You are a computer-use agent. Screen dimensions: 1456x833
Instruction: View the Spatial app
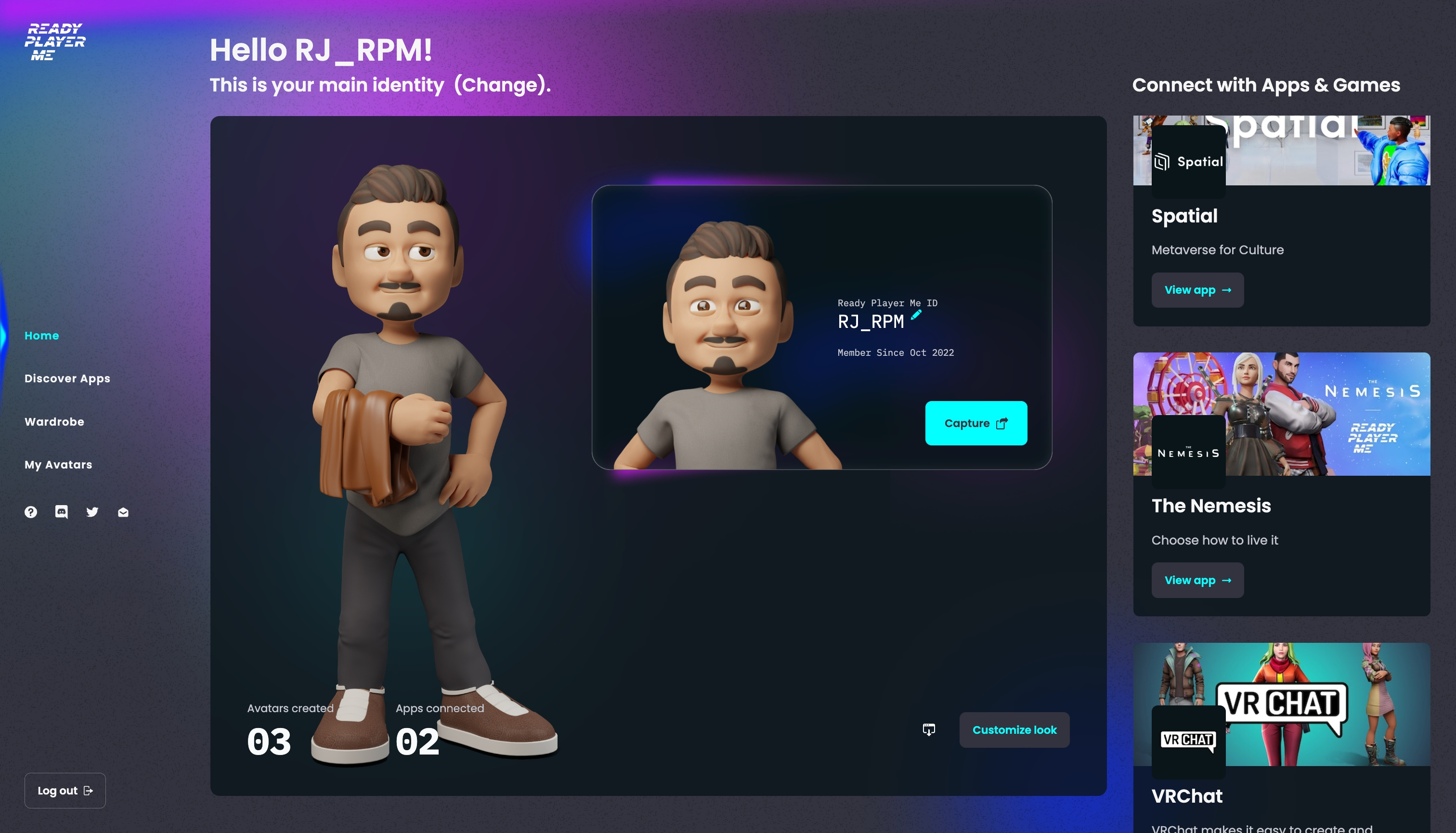point(1197,290)
